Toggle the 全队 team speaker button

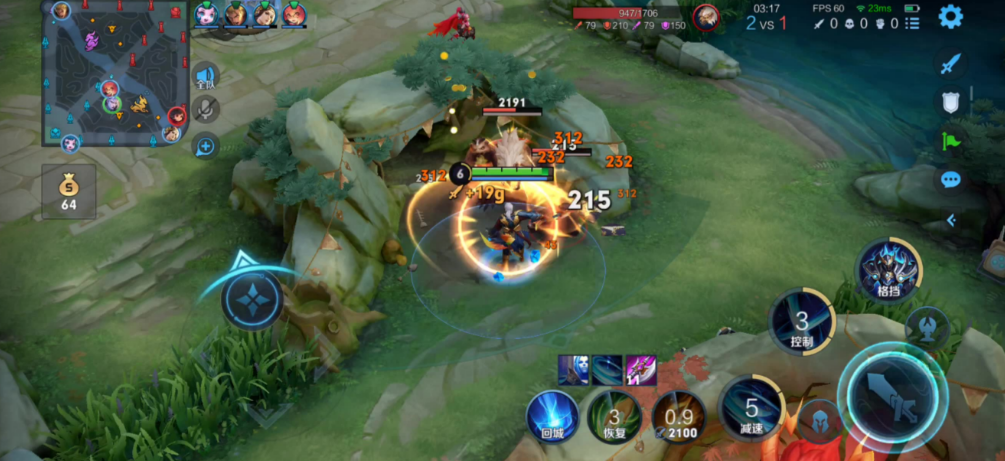coord(206,78)
